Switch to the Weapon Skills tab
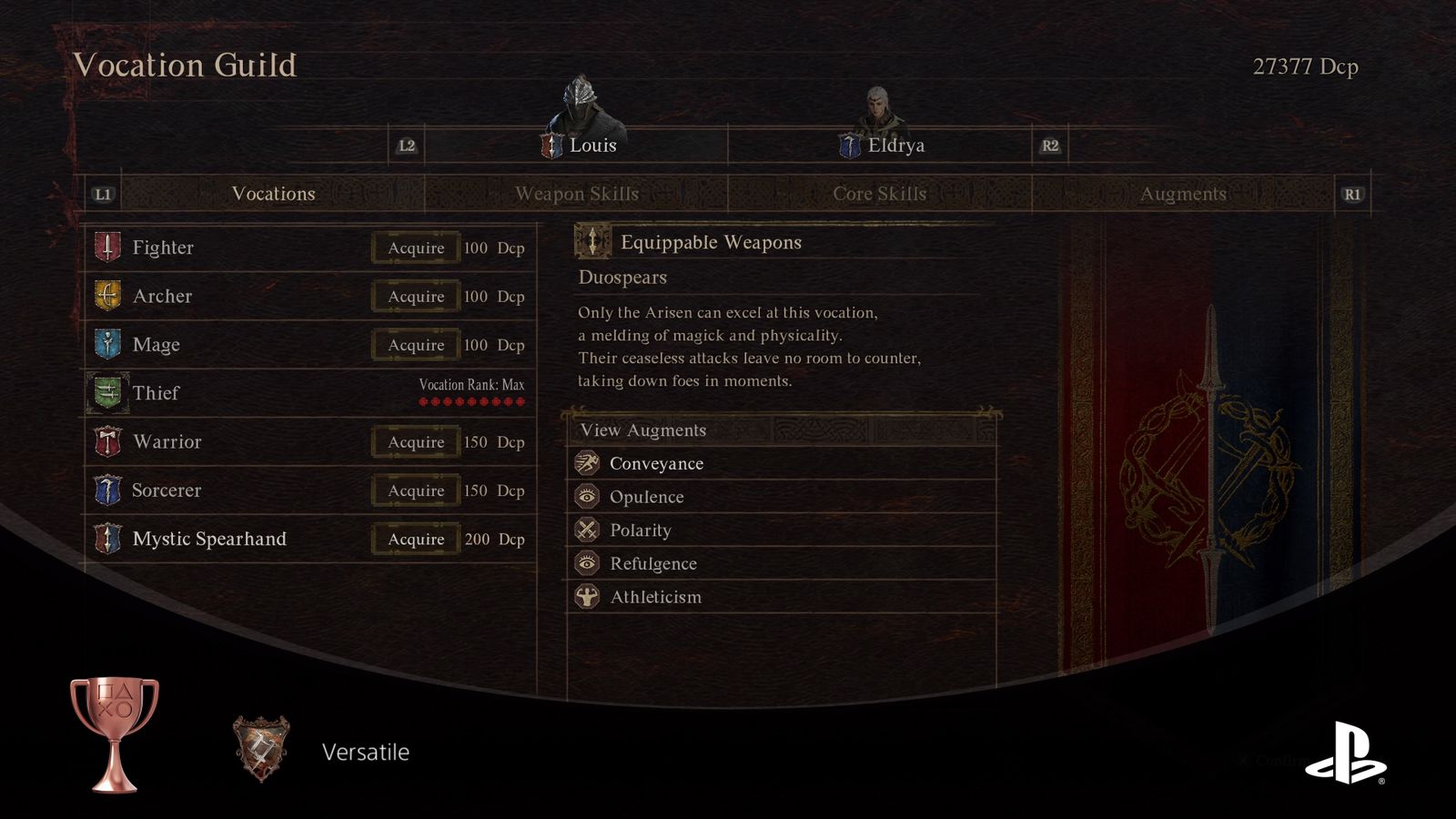This screenshot has height=819, width=1456. coord(577,194)
